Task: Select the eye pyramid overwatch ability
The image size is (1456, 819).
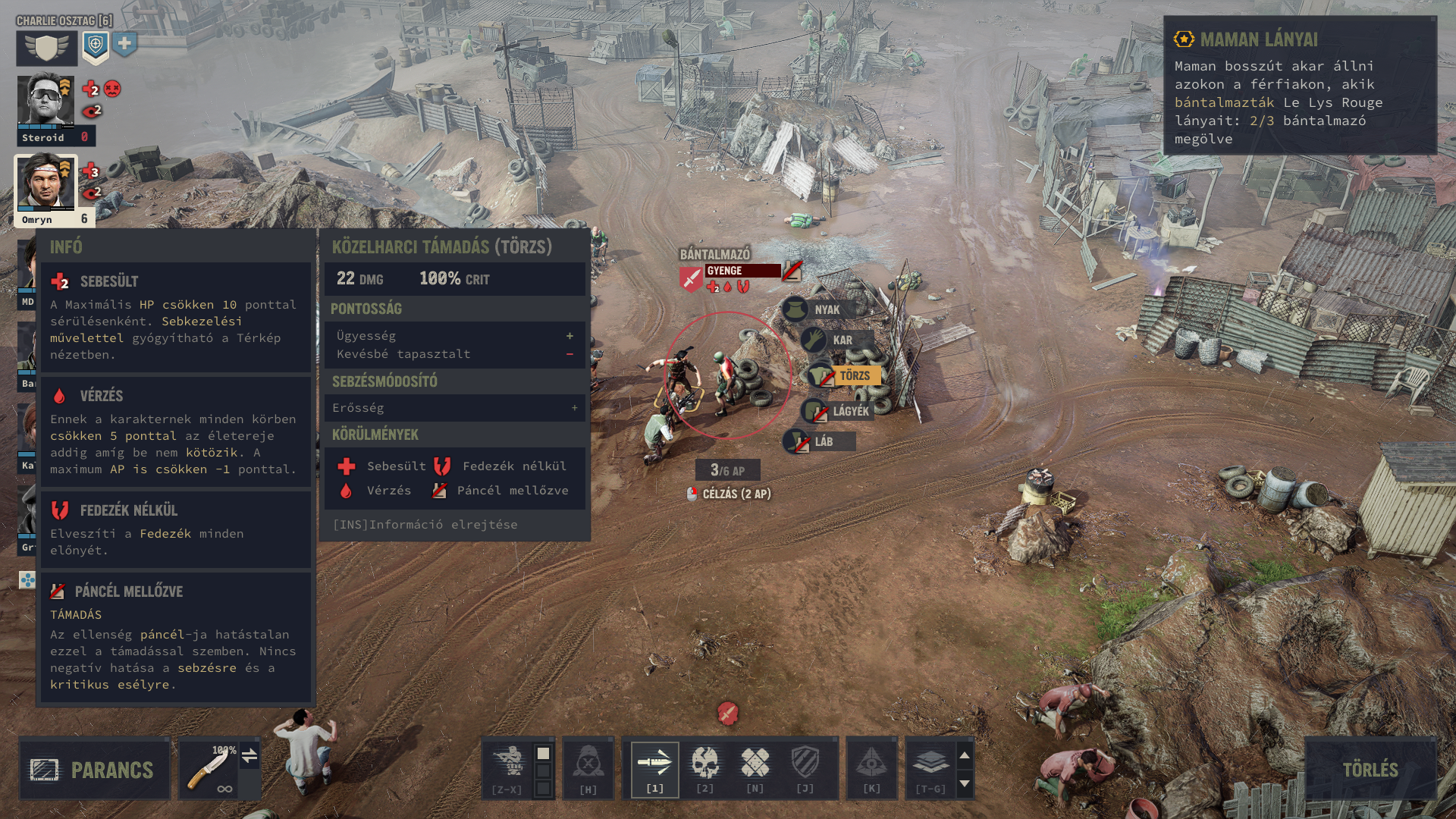Action: (x=872, y=767)
